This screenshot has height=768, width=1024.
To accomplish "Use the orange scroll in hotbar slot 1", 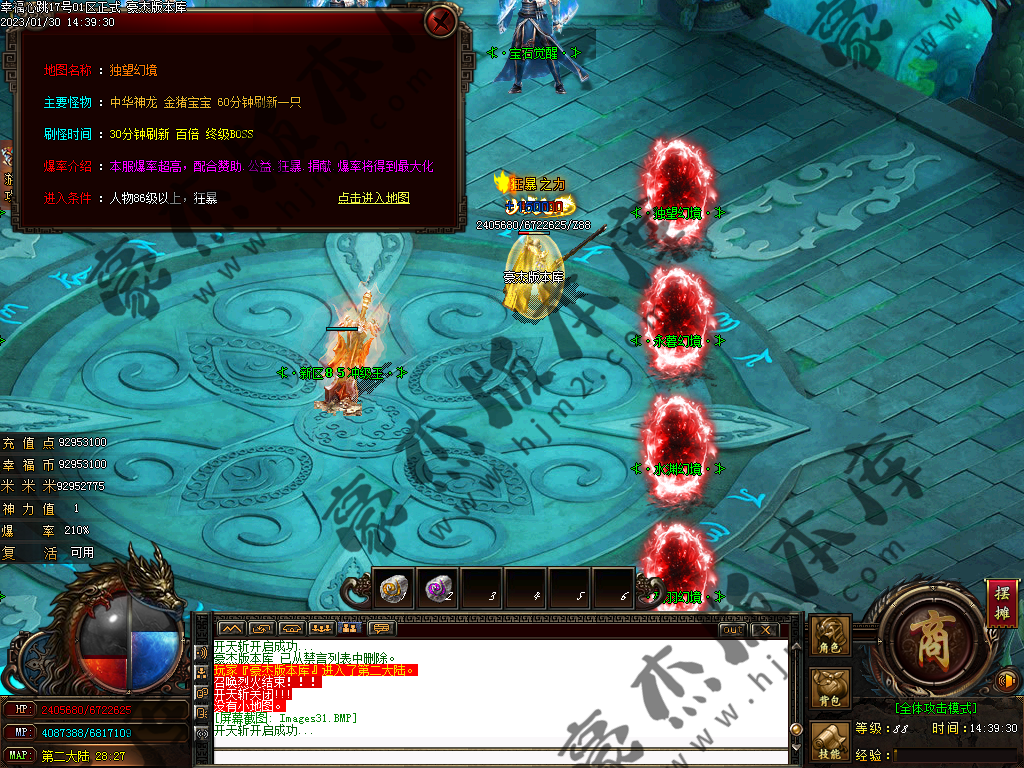I will [393, 589].
